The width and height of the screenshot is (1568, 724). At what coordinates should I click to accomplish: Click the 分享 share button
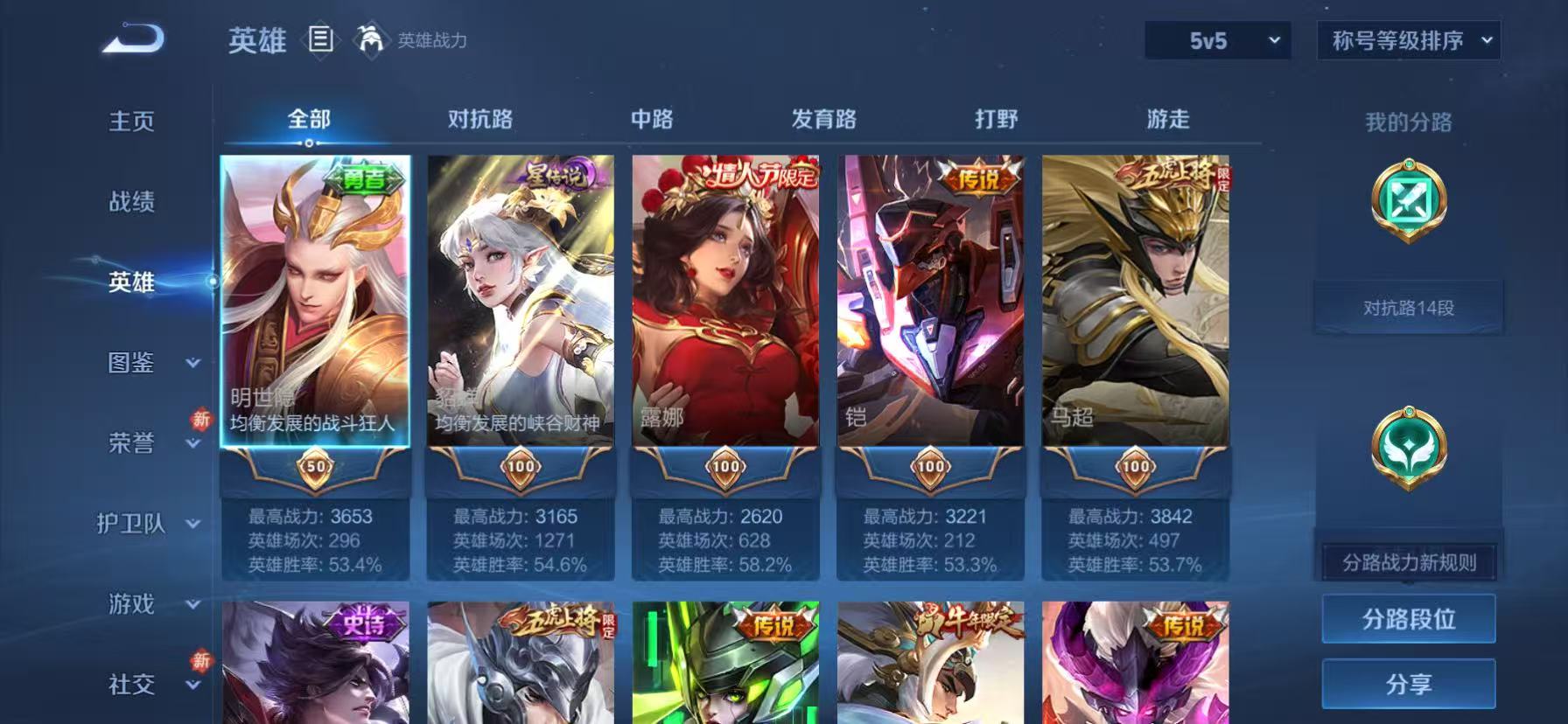click(1408, 685)
